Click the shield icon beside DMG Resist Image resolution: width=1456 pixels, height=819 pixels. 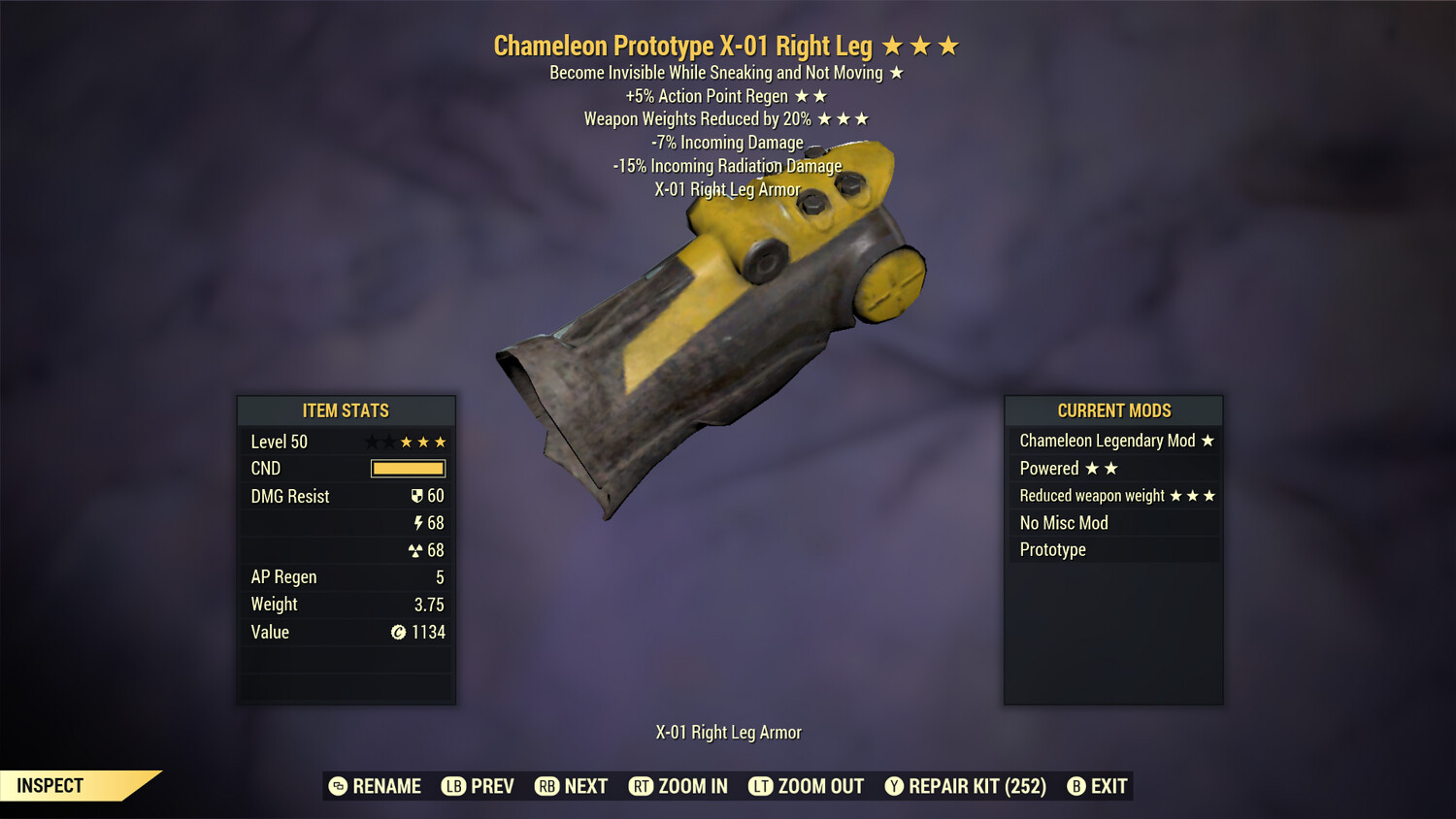tap(417, 495)
